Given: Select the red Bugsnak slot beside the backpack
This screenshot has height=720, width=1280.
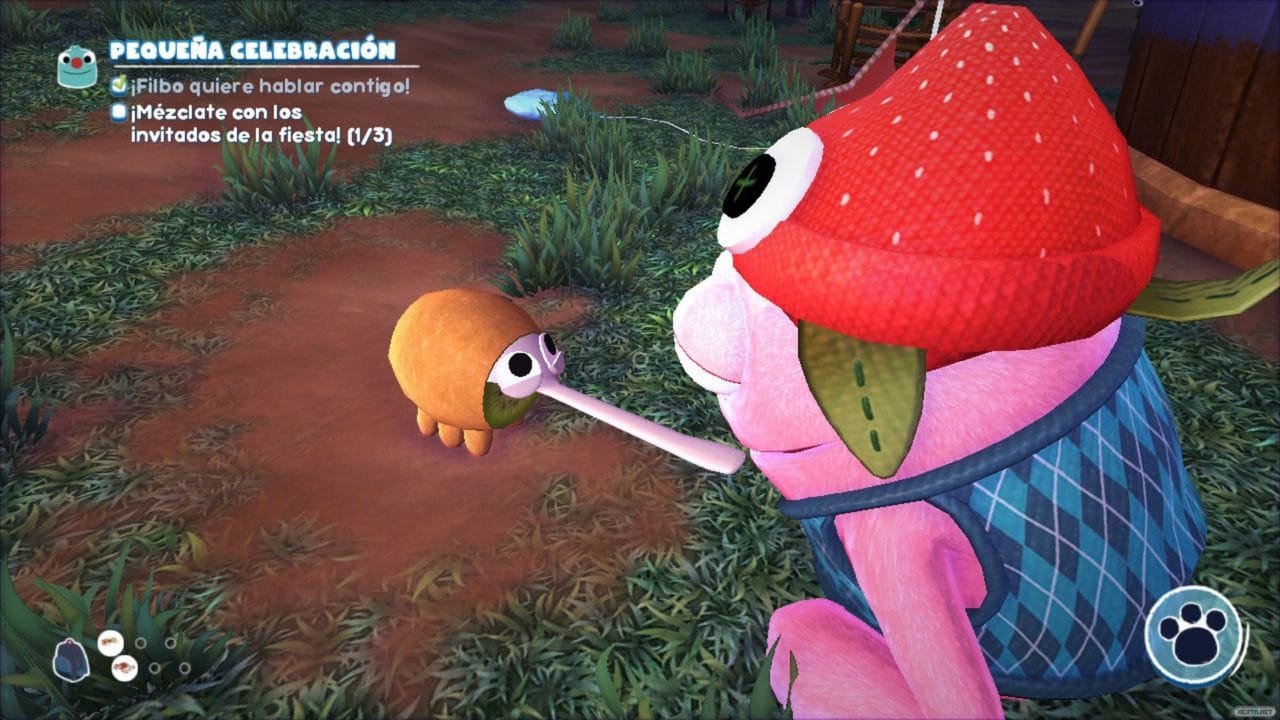Looking at the screenshot, I should click(x=125, y=667).
